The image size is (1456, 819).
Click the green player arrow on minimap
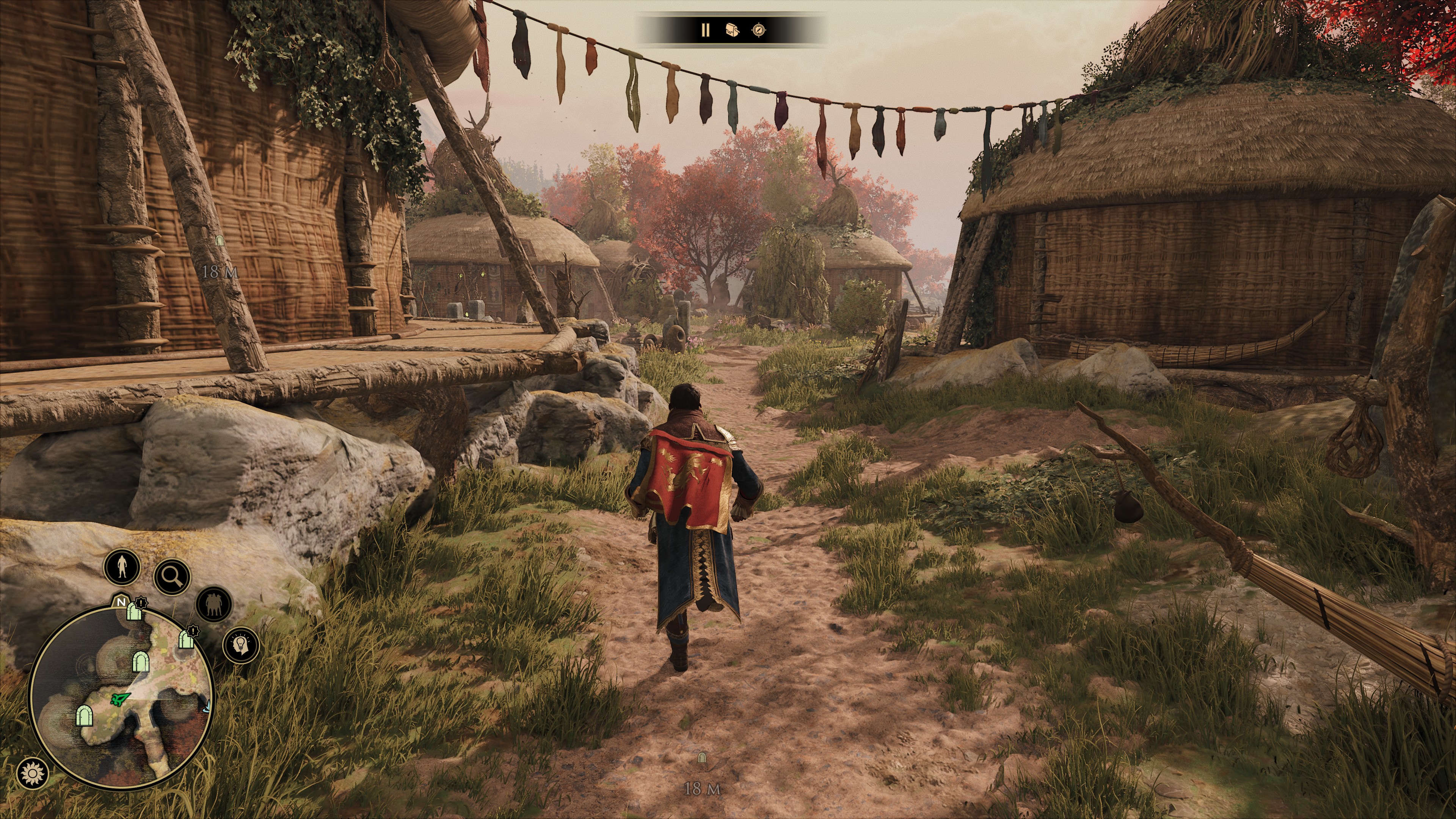120,700
